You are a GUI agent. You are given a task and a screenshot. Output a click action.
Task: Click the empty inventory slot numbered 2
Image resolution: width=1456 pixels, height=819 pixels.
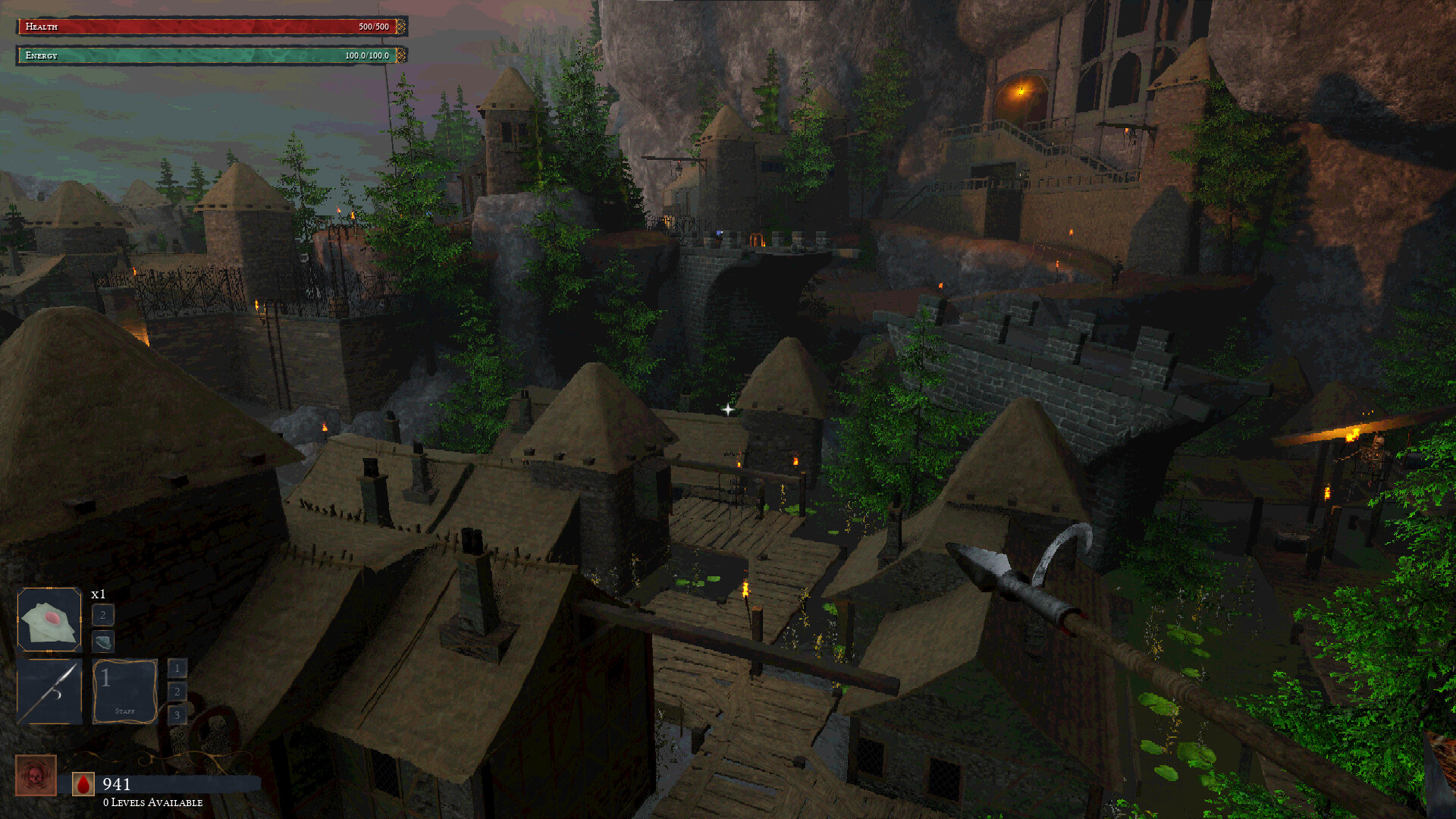pos(102,616)
